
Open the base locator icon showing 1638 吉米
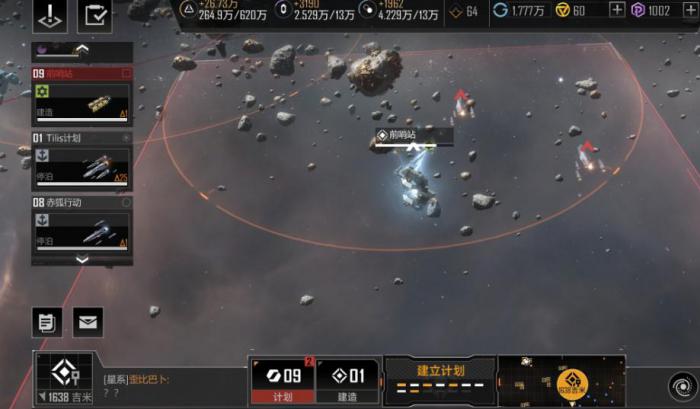(x=65, y=379)
